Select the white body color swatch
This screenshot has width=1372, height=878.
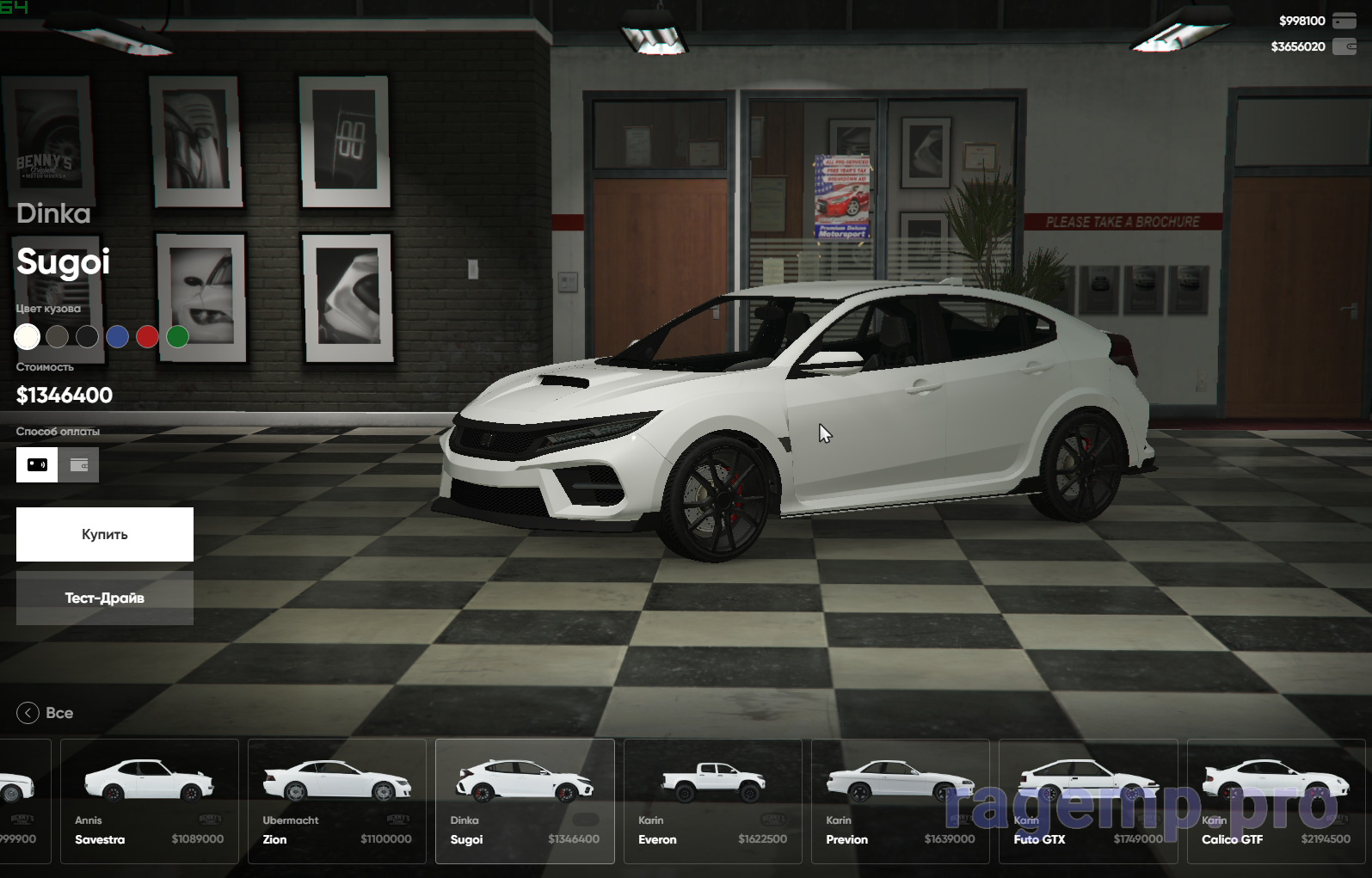coord(28,337)
